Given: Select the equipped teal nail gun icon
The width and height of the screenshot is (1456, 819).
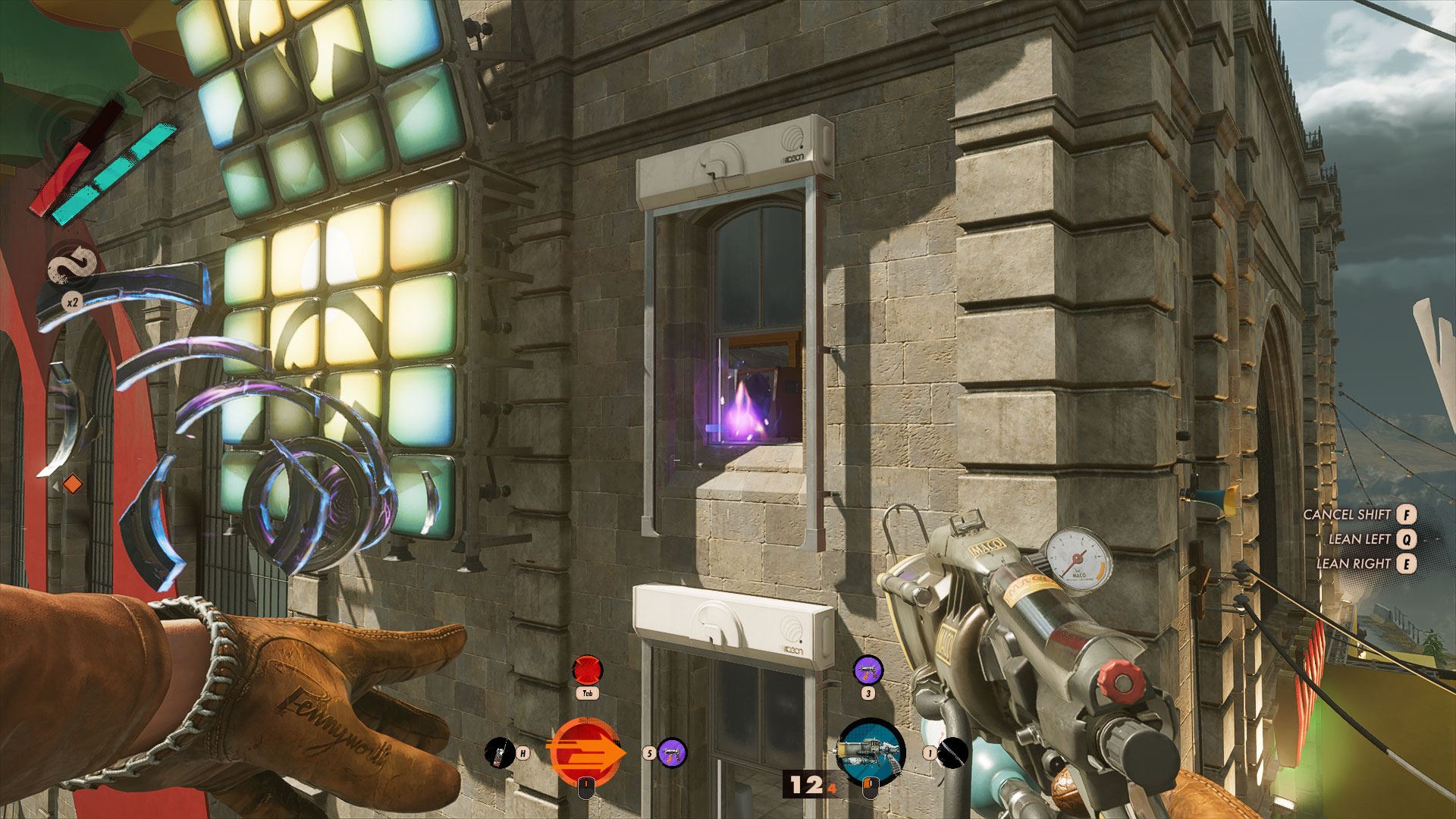Looking at the screenshot, I should point(871,751).
